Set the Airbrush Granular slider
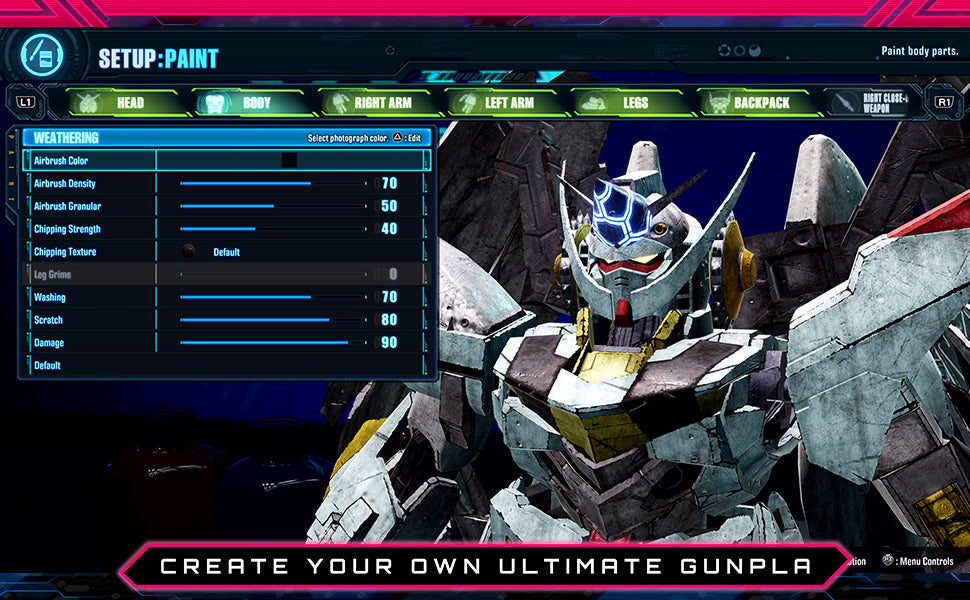 pos(273,206)
